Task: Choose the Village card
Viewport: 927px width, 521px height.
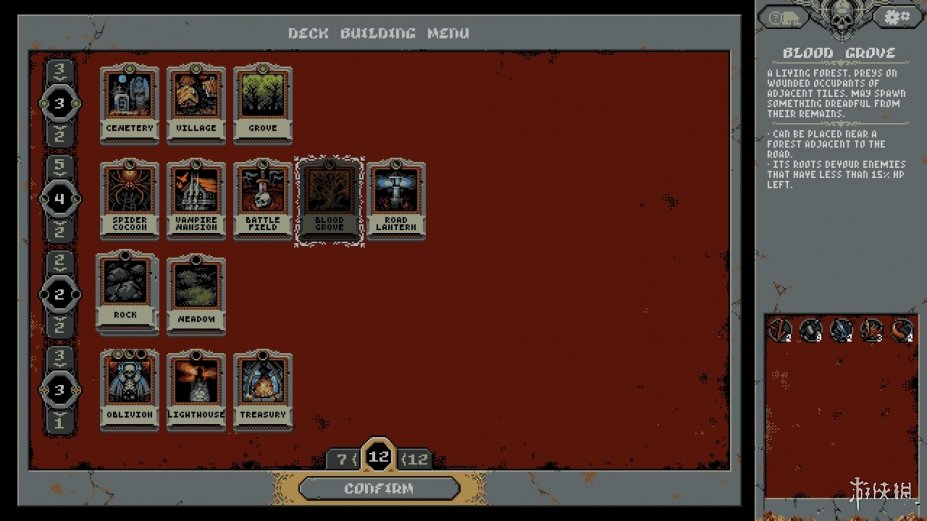Action: tap(196, 104)
